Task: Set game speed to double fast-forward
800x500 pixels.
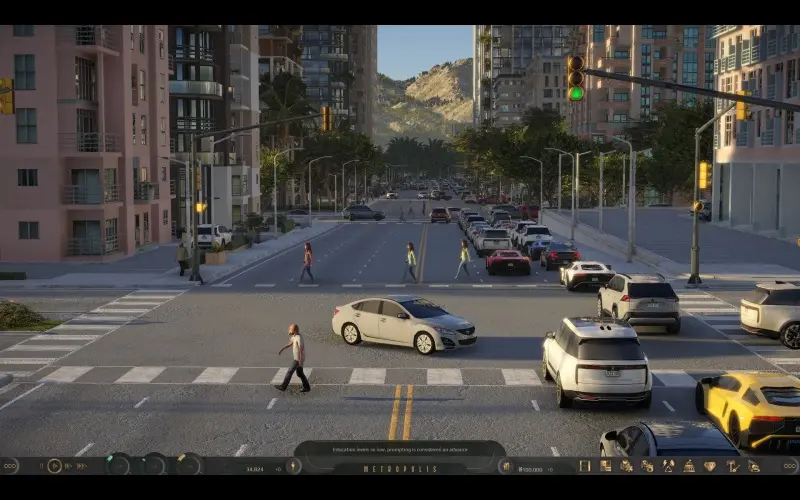Action: click(x=68, y=466)
